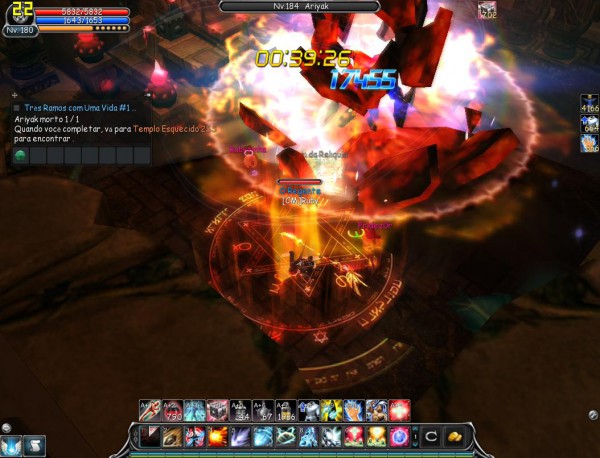Screen dimensions: 600x458
Task: Click the glowing hand buff icon on the right edge
Action: click(590, 143)
